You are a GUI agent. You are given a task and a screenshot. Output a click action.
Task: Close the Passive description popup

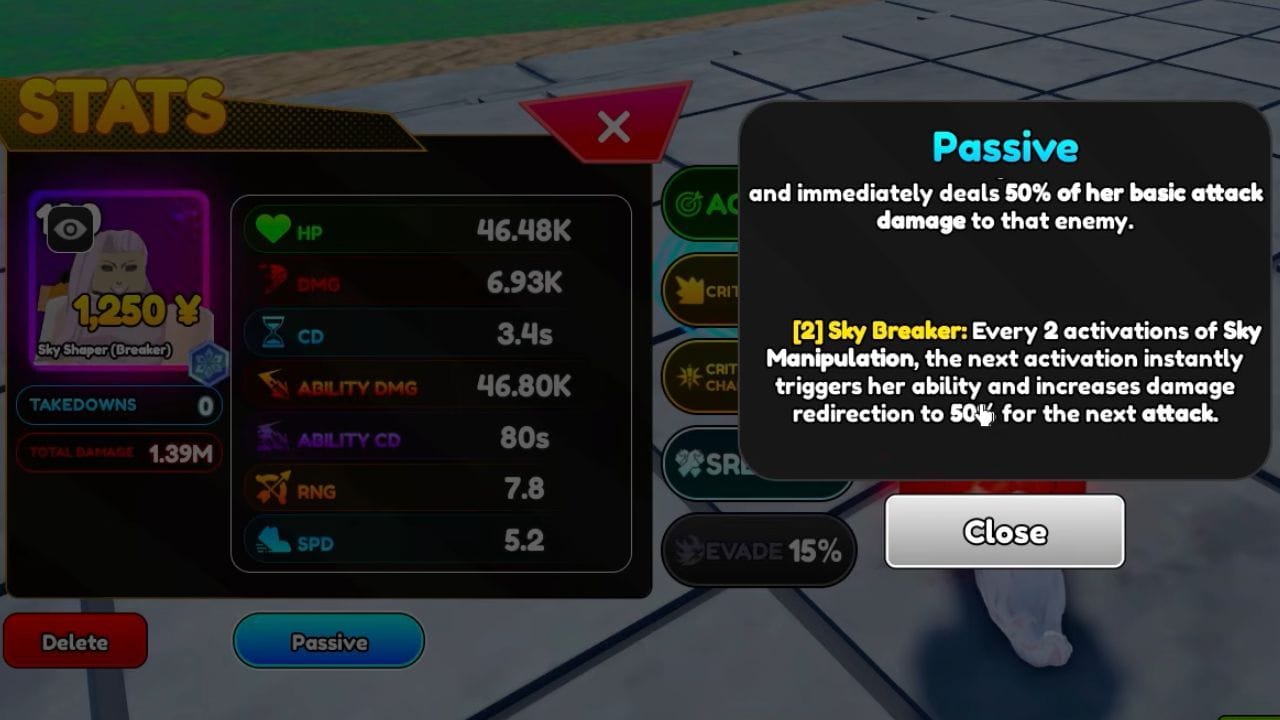[1004, 532]
